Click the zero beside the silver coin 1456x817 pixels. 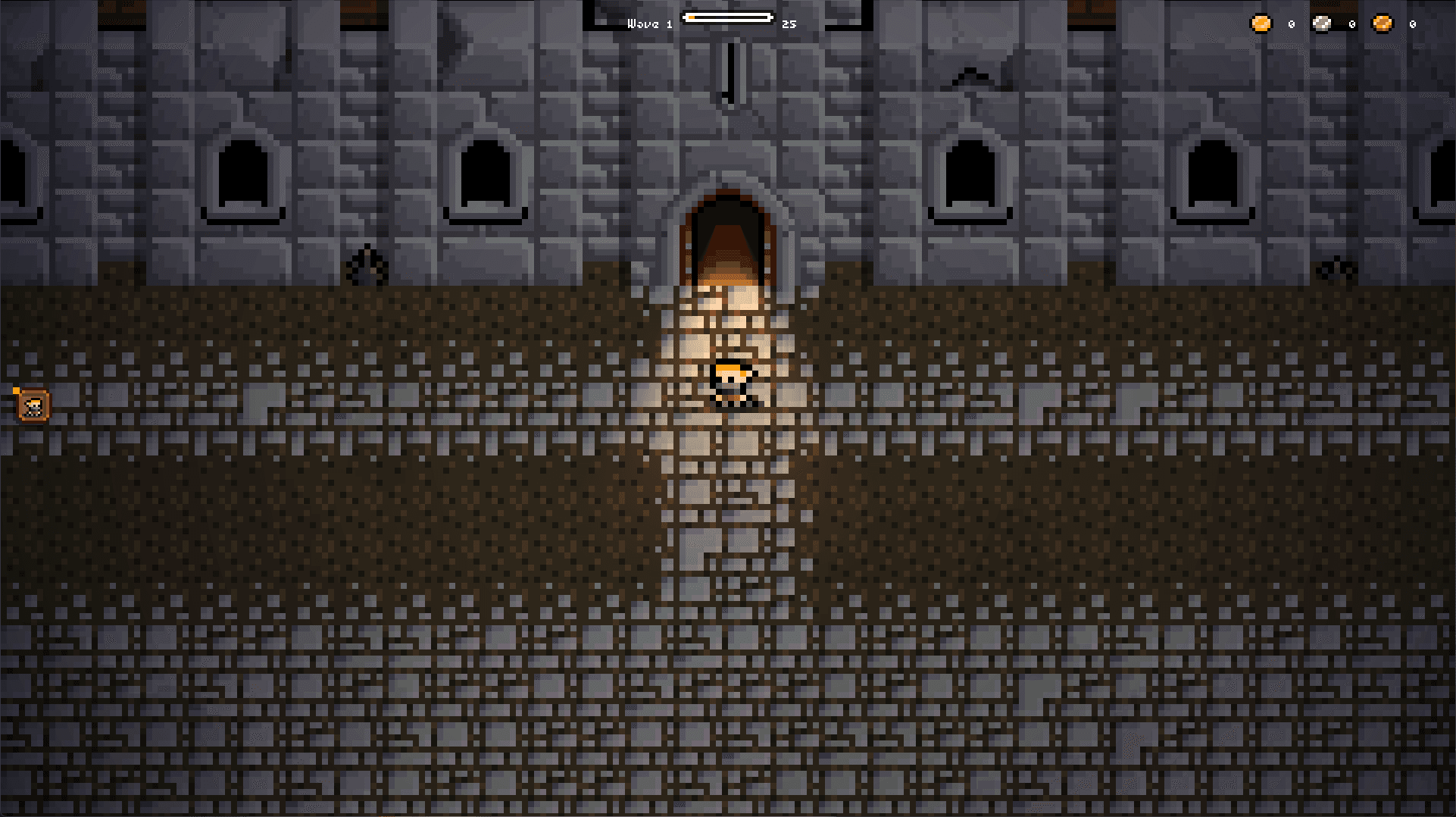1351,23
